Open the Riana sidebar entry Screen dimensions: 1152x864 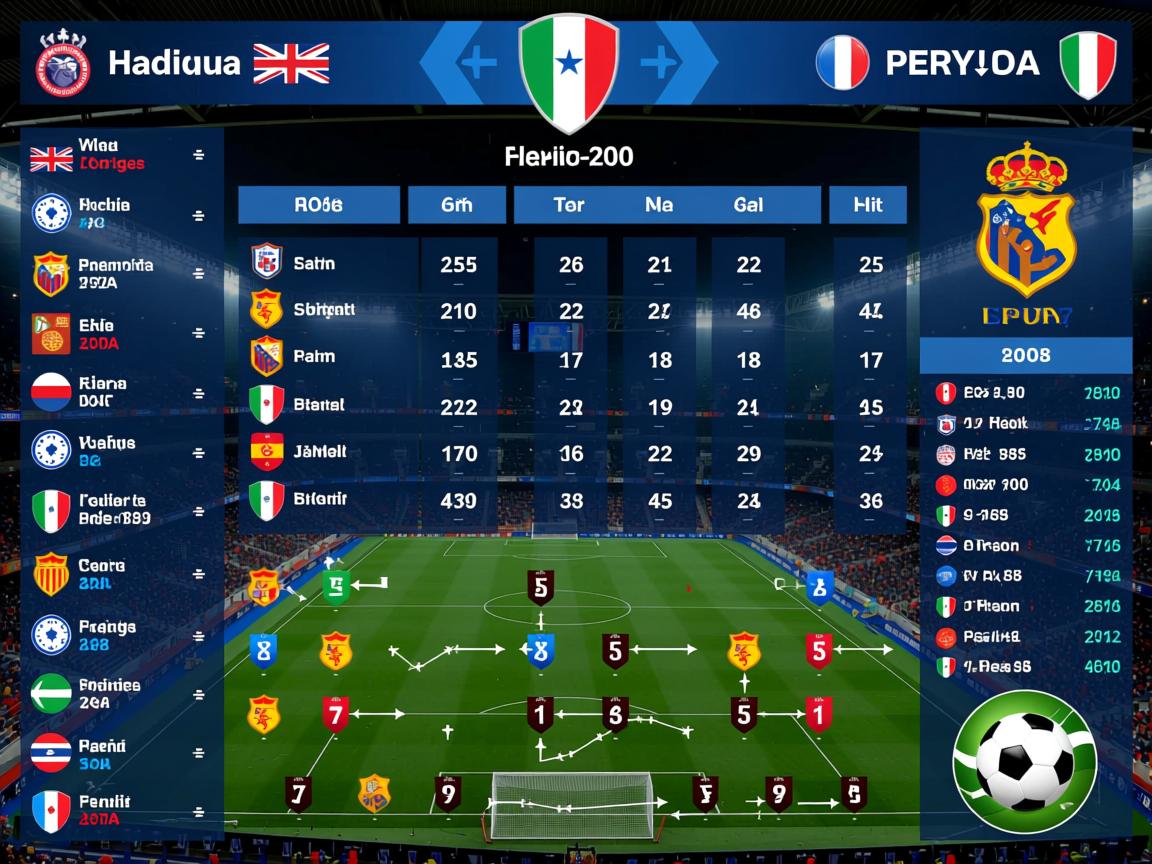click(x=103, y=392)
